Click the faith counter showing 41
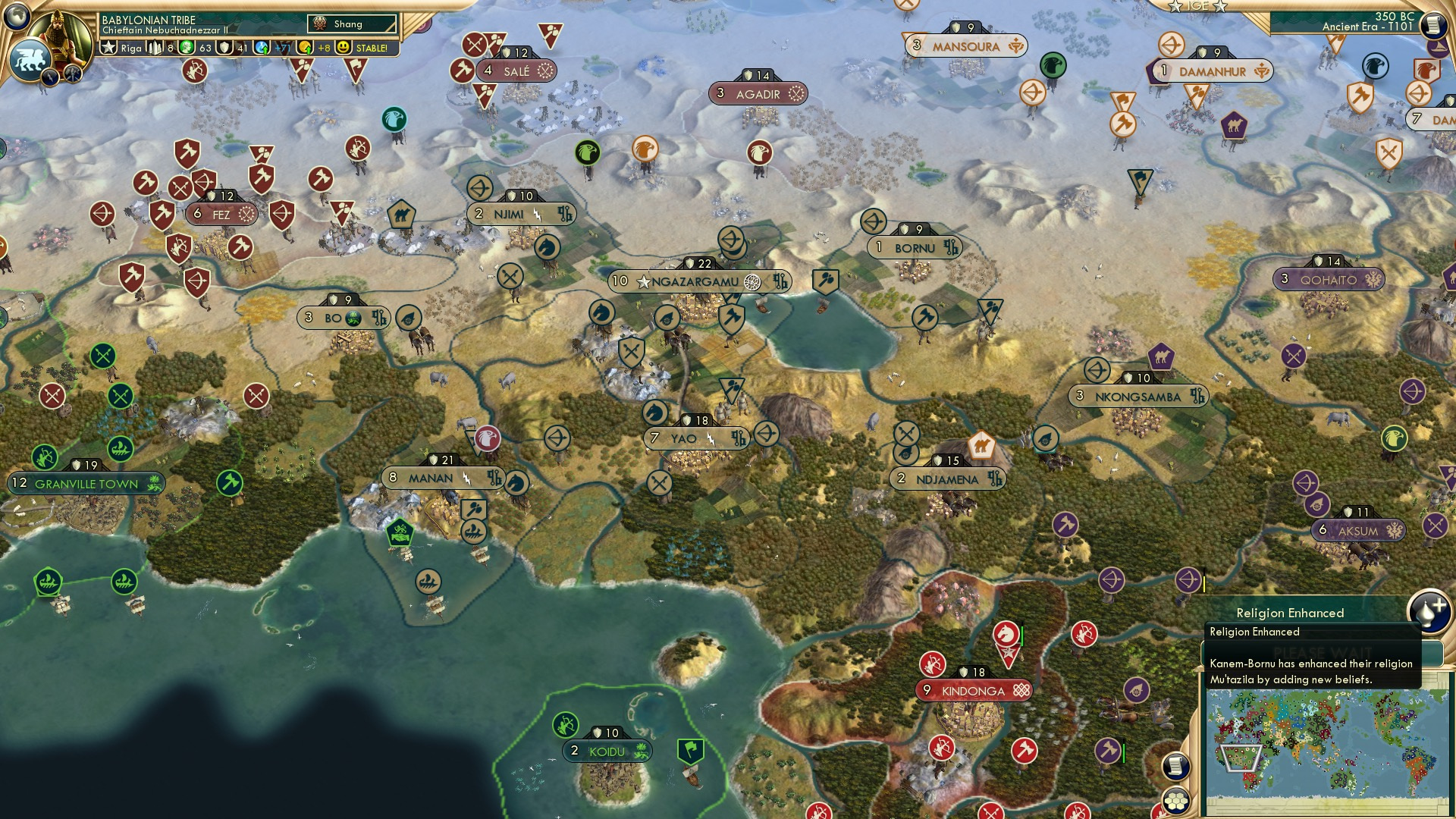 pos(232,48)
